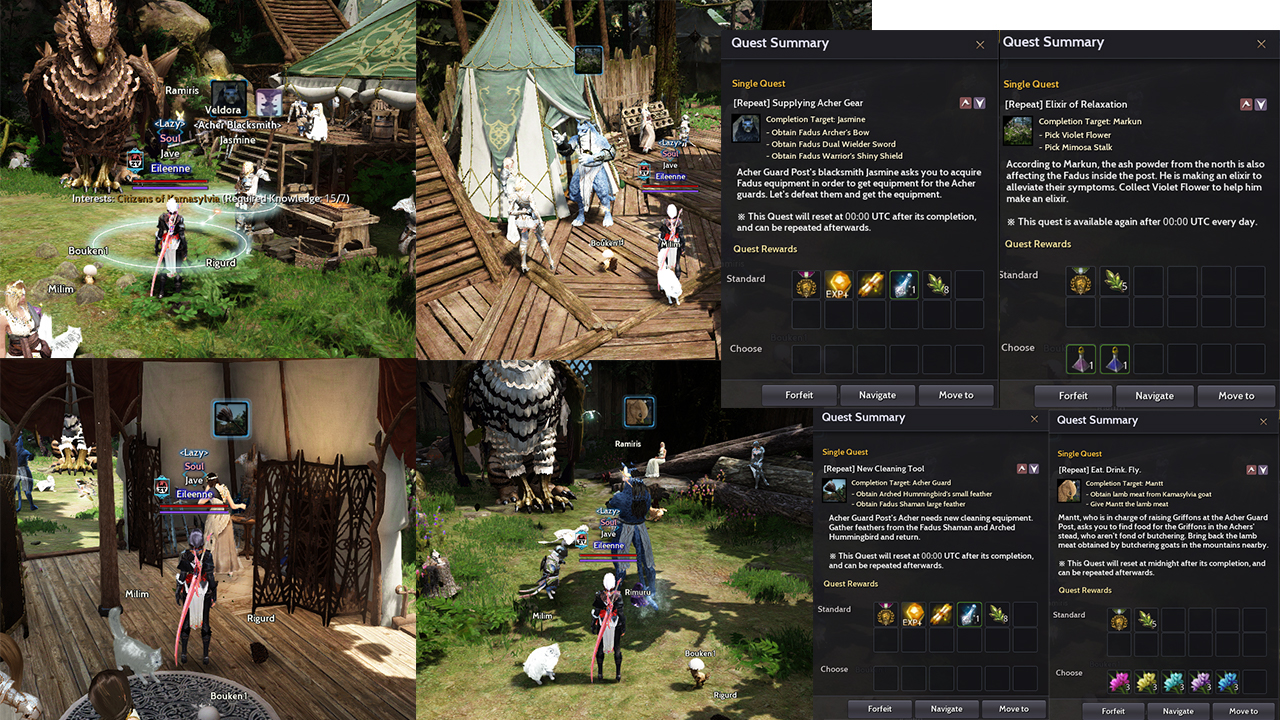Collapse Elixir of Relaxation with the up arrow

(1246, 104)
